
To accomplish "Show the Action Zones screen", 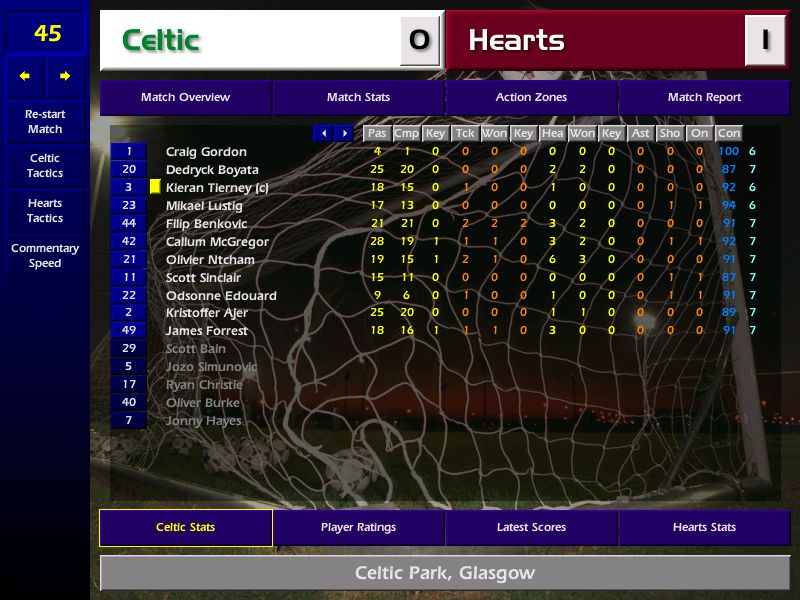I will (x=531, y=97).
